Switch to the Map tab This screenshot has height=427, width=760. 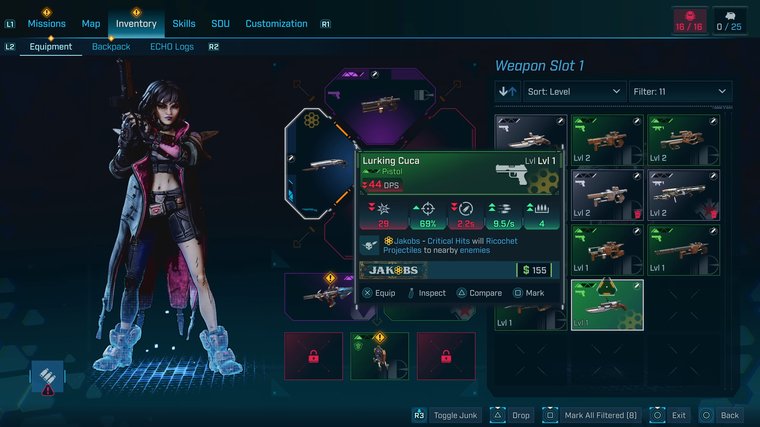click(91, 23)
